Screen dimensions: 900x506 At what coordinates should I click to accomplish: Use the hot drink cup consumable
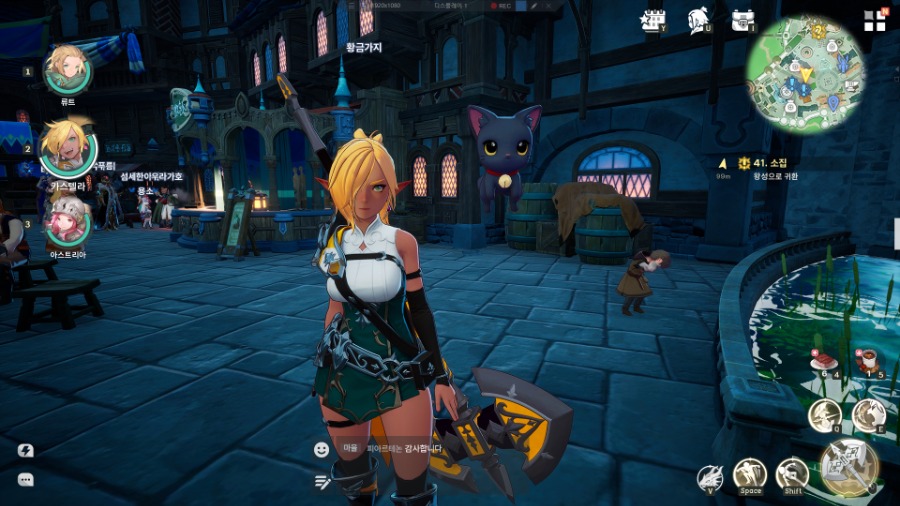pyautogui.click(x=868, y=361)
